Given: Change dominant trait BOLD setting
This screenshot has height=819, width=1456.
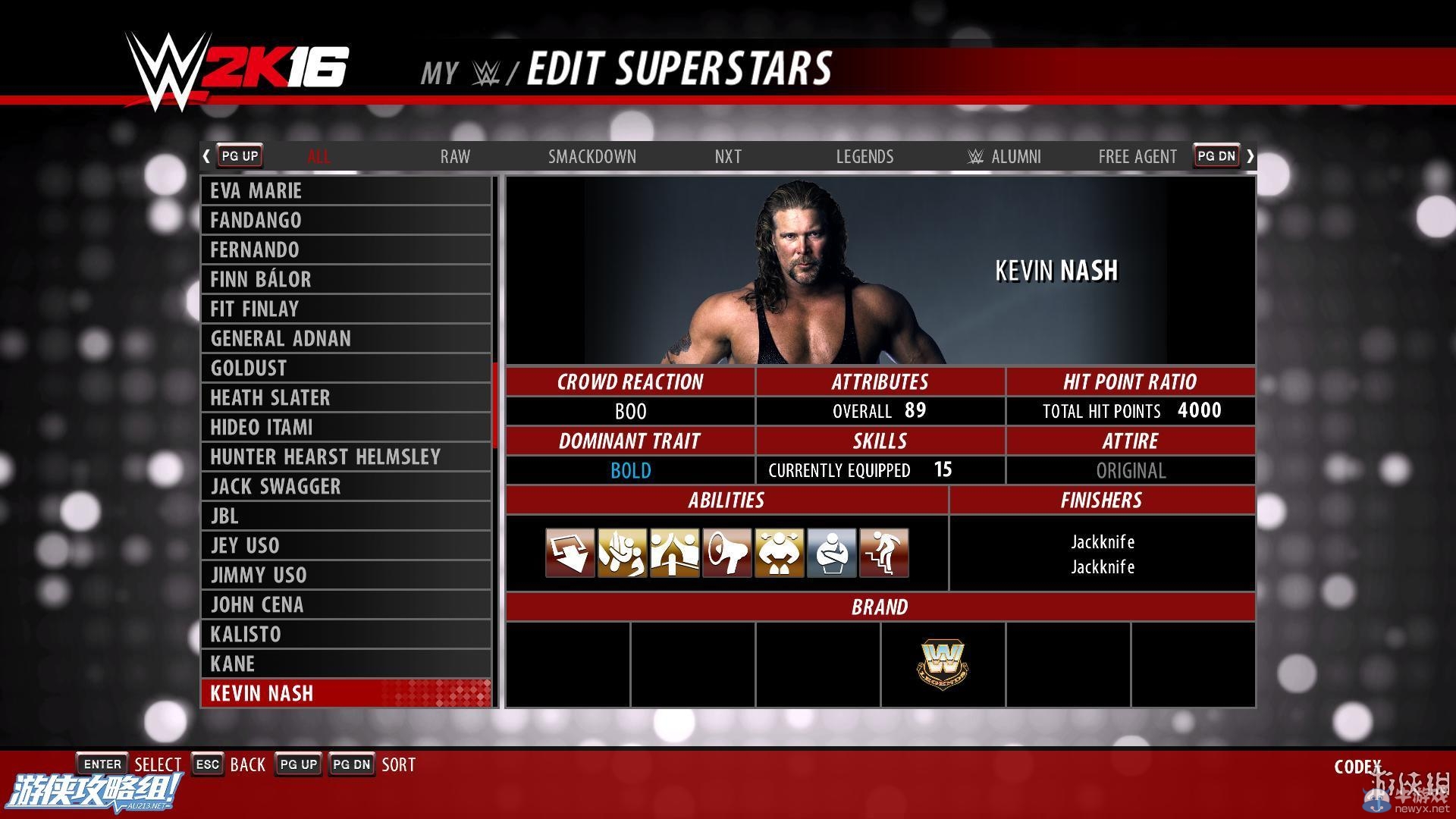Looking at the screenshot, I should (630, 470).
